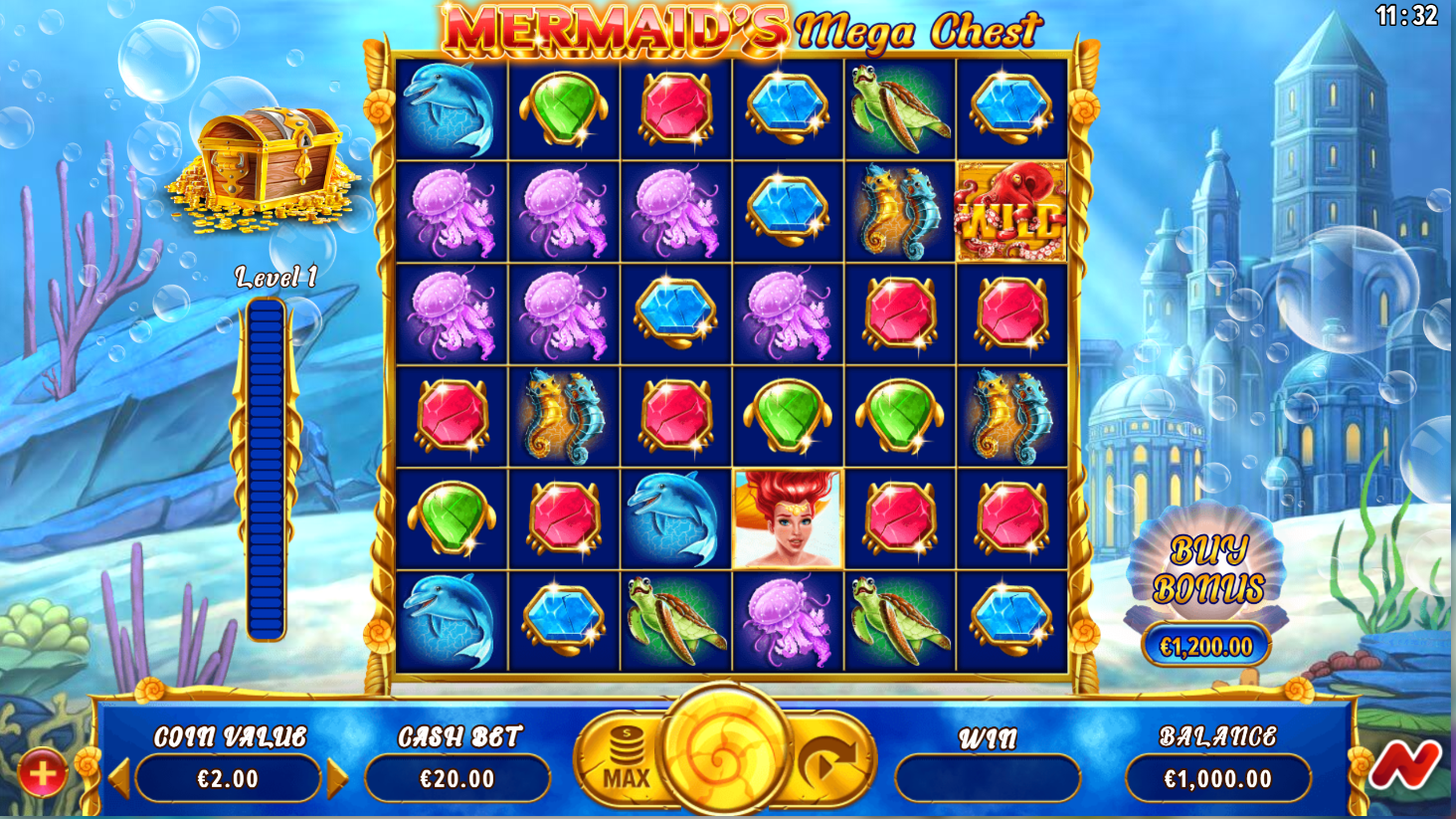1456x819 pixels.
Task: Open the red plus menu button
Action: pyautogui.click(x=42, y=773)
